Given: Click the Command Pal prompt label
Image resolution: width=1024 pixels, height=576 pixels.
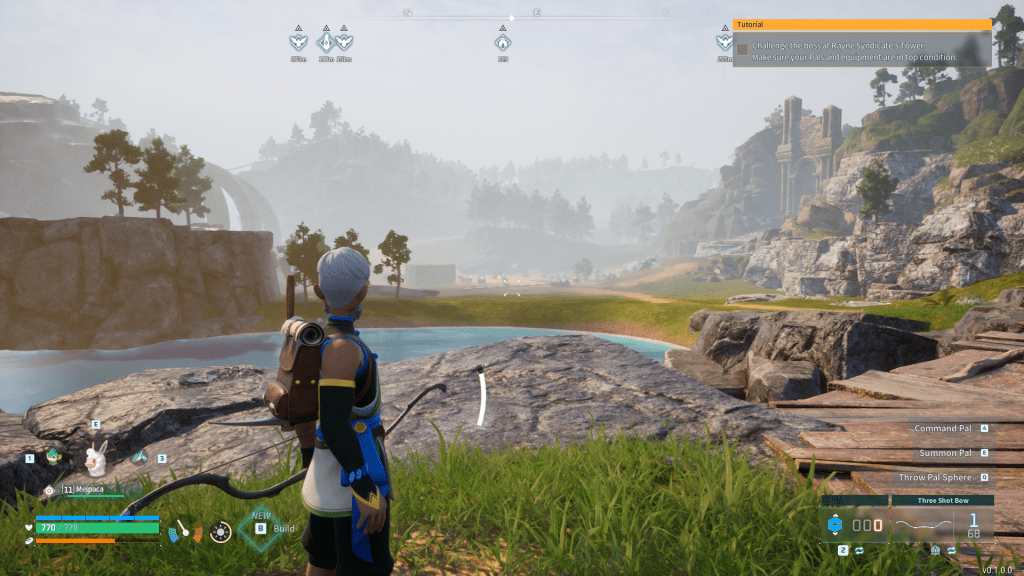Looking at the screenshot, I should click(942, 428).
